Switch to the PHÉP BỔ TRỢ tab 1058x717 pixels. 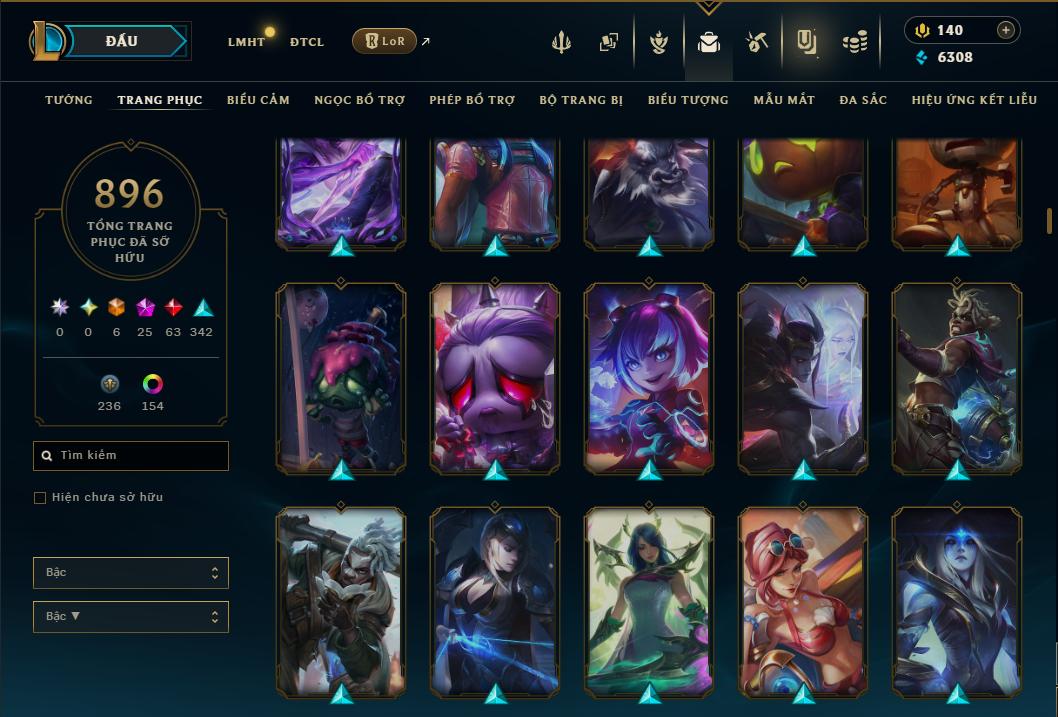click(x=472, y=100)
